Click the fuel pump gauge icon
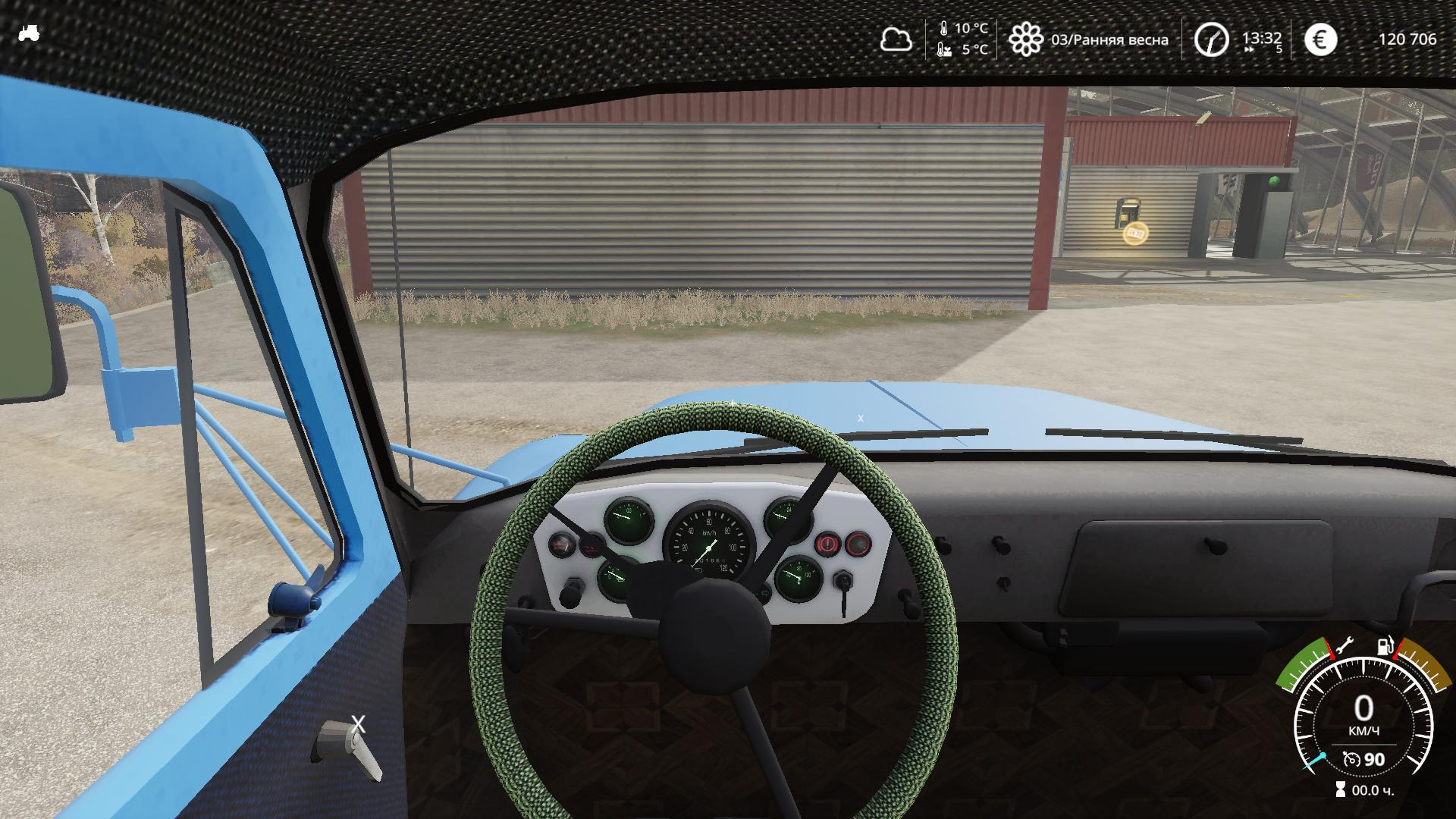Image resolution: width=1456 pixels, height=819 pixels. [1385, 646]
